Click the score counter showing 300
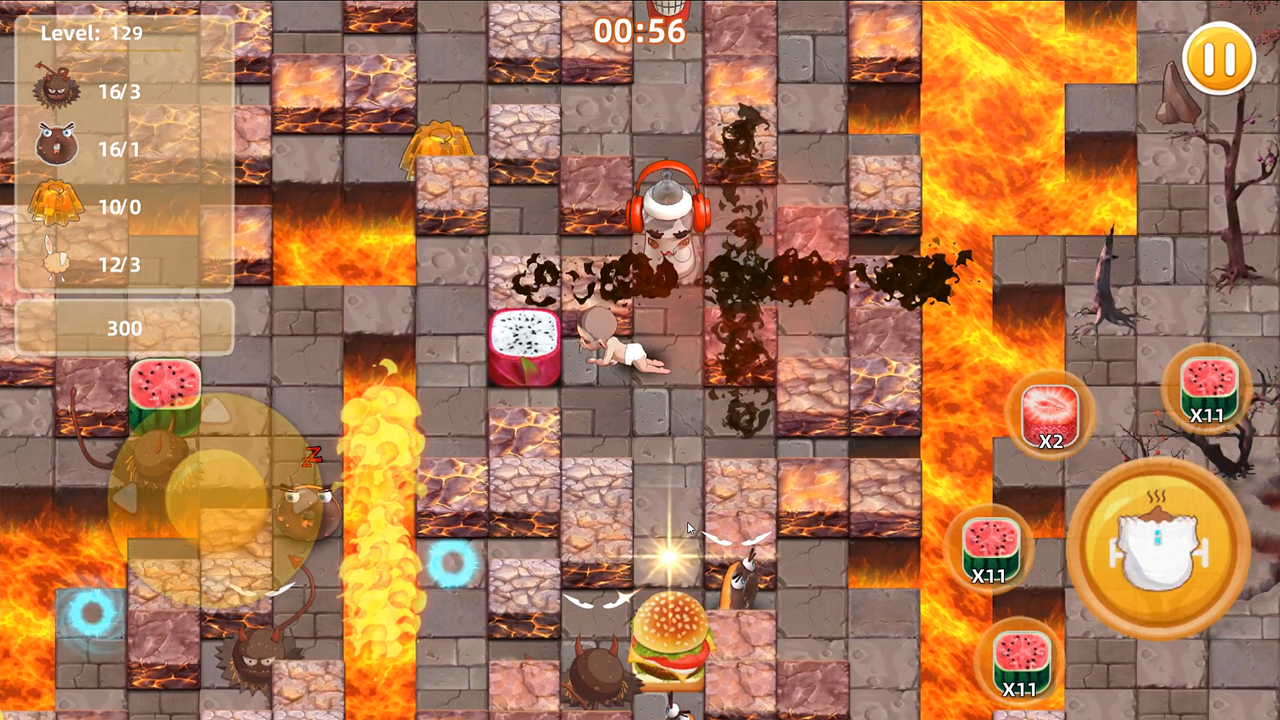Image resolution: width=1280 pixels, height=720 pixels. (x=125, y=328)
